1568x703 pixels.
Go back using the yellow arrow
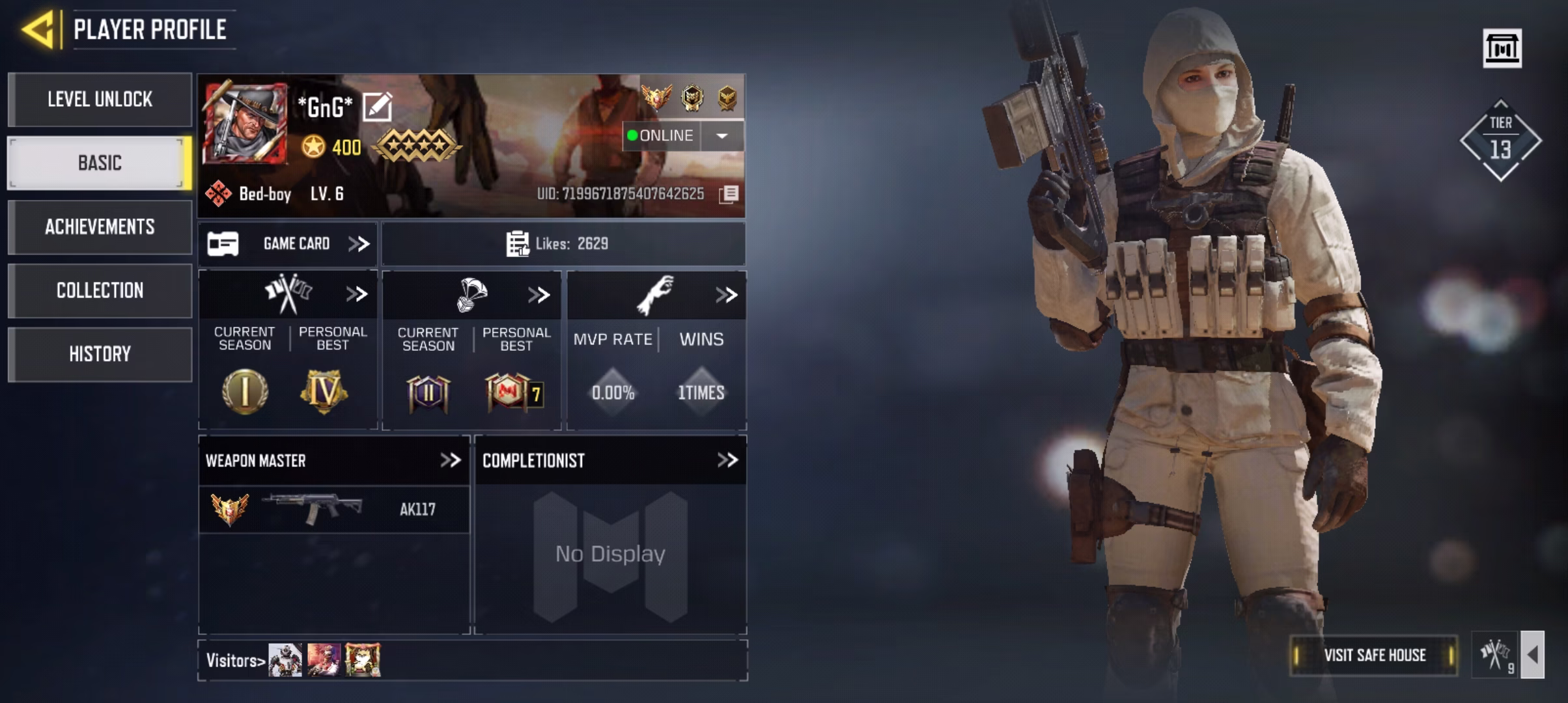point(38,30)
